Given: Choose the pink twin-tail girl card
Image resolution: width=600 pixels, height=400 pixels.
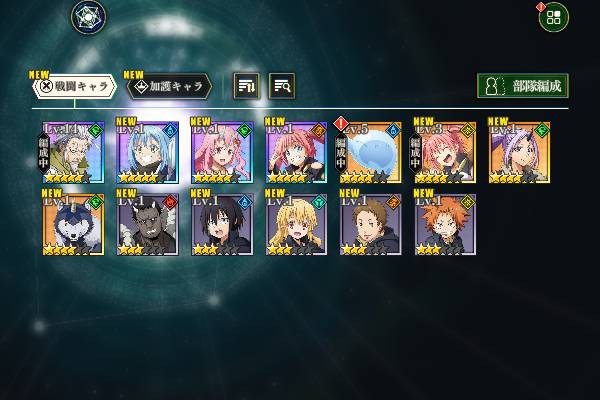Looking at the screenshot, I should click(221, 152).
